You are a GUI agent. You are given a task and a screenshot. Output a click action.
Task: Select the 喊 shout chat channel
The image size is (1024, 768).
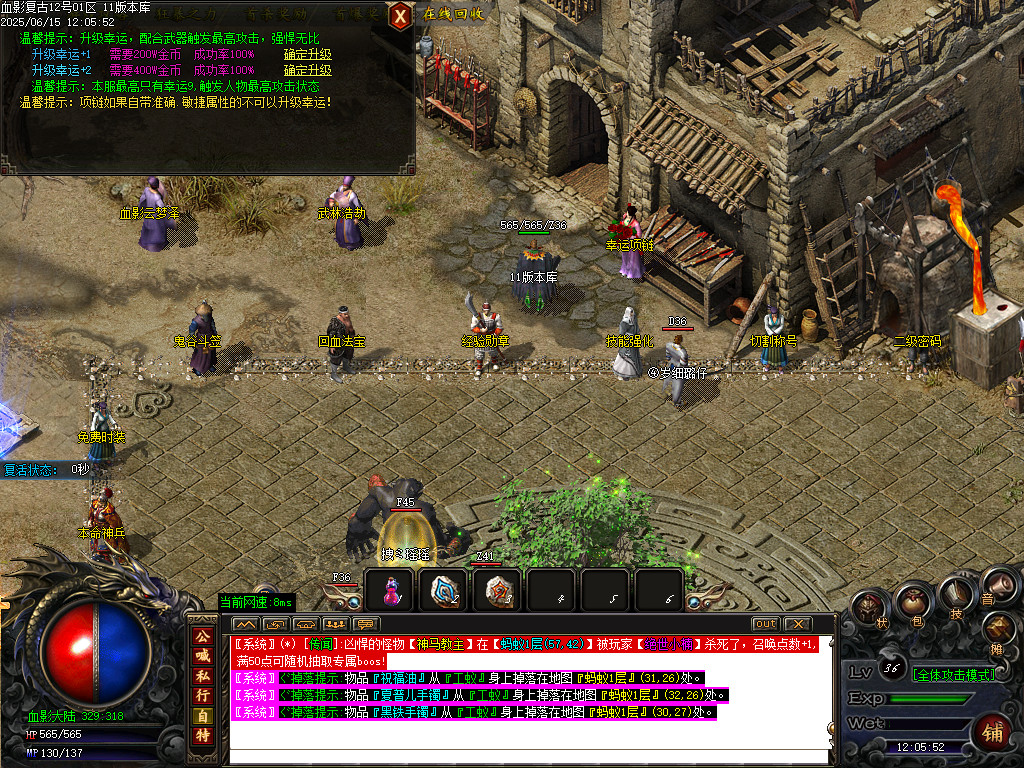(202, 656)
